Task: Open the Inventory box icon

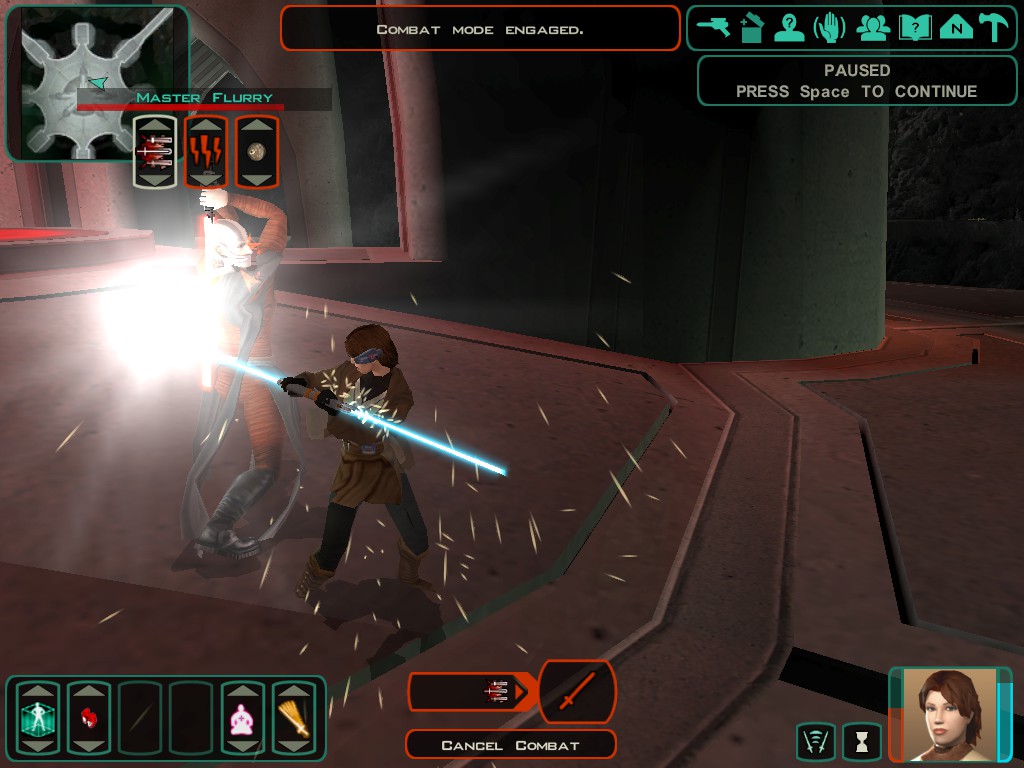Action: click(752, 28)
